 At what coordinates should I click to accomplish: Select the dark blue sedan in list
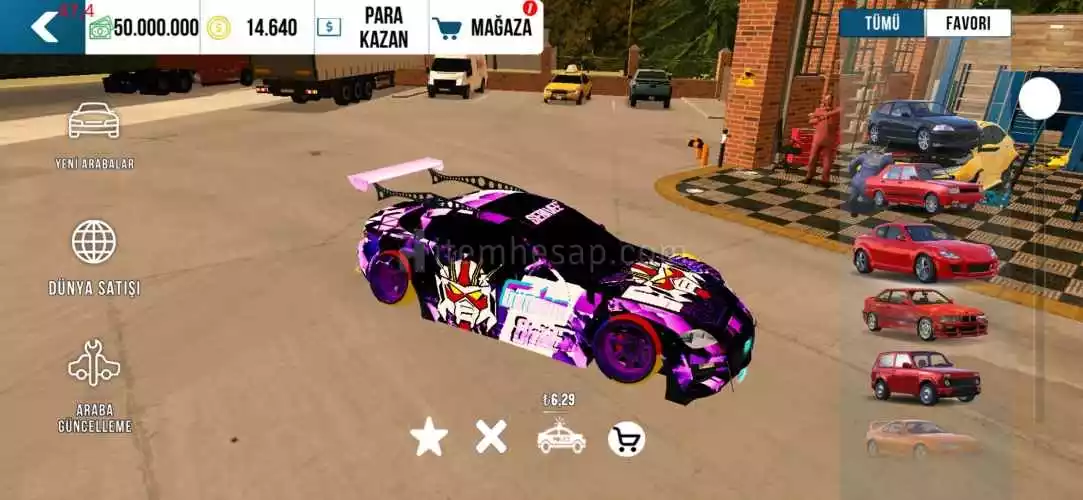pyautogui.click(x=922, y=124)
